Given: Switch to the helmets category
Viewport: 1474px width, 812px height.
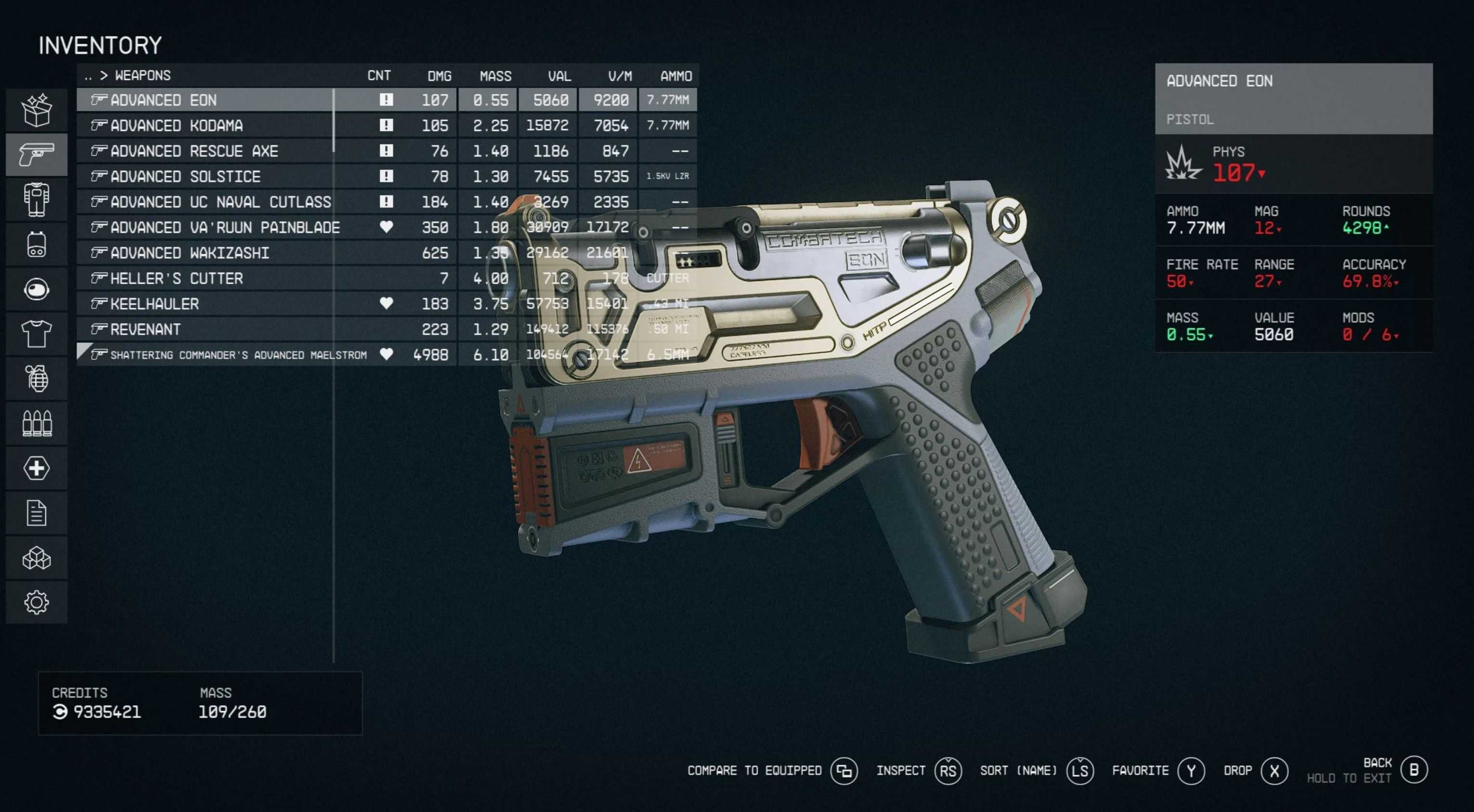Looking at the screenshot, I should pyautogui.click(x=37, y=289).
